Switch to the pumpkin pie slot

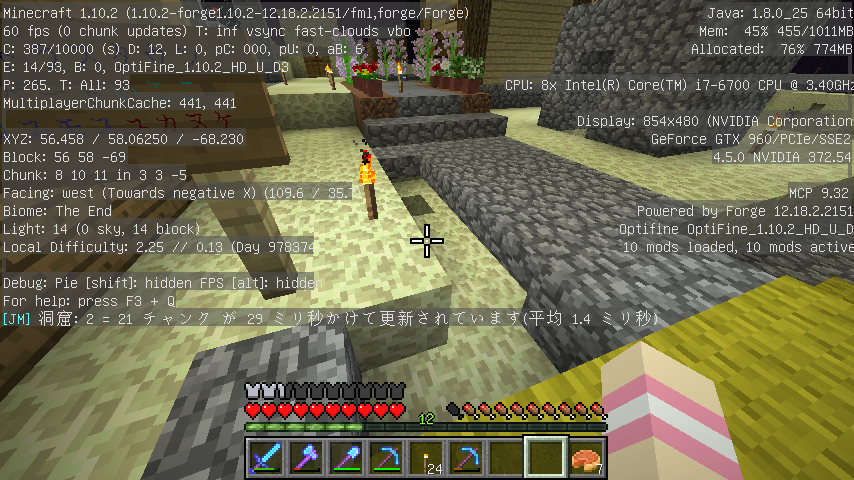586,457
